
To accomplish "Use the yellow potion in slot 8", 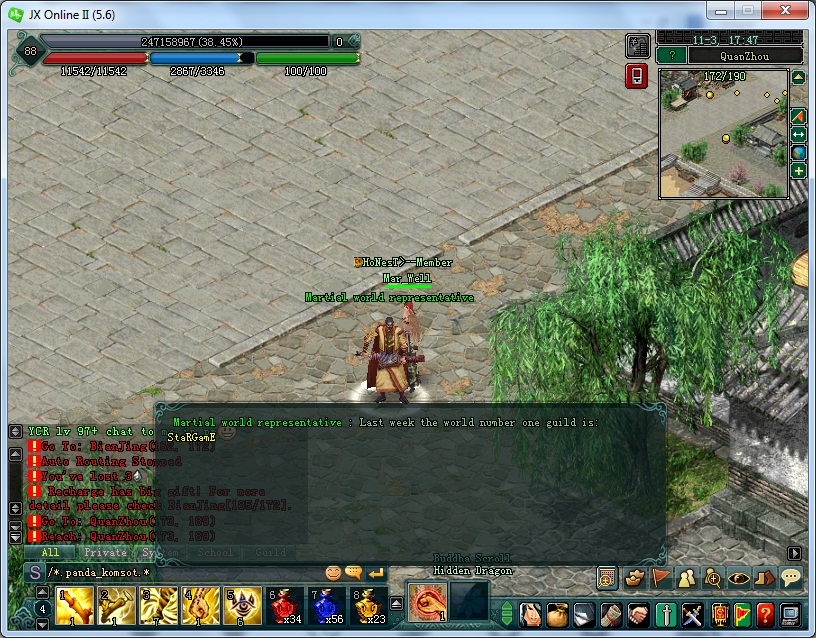I will (x=369, y=606).
